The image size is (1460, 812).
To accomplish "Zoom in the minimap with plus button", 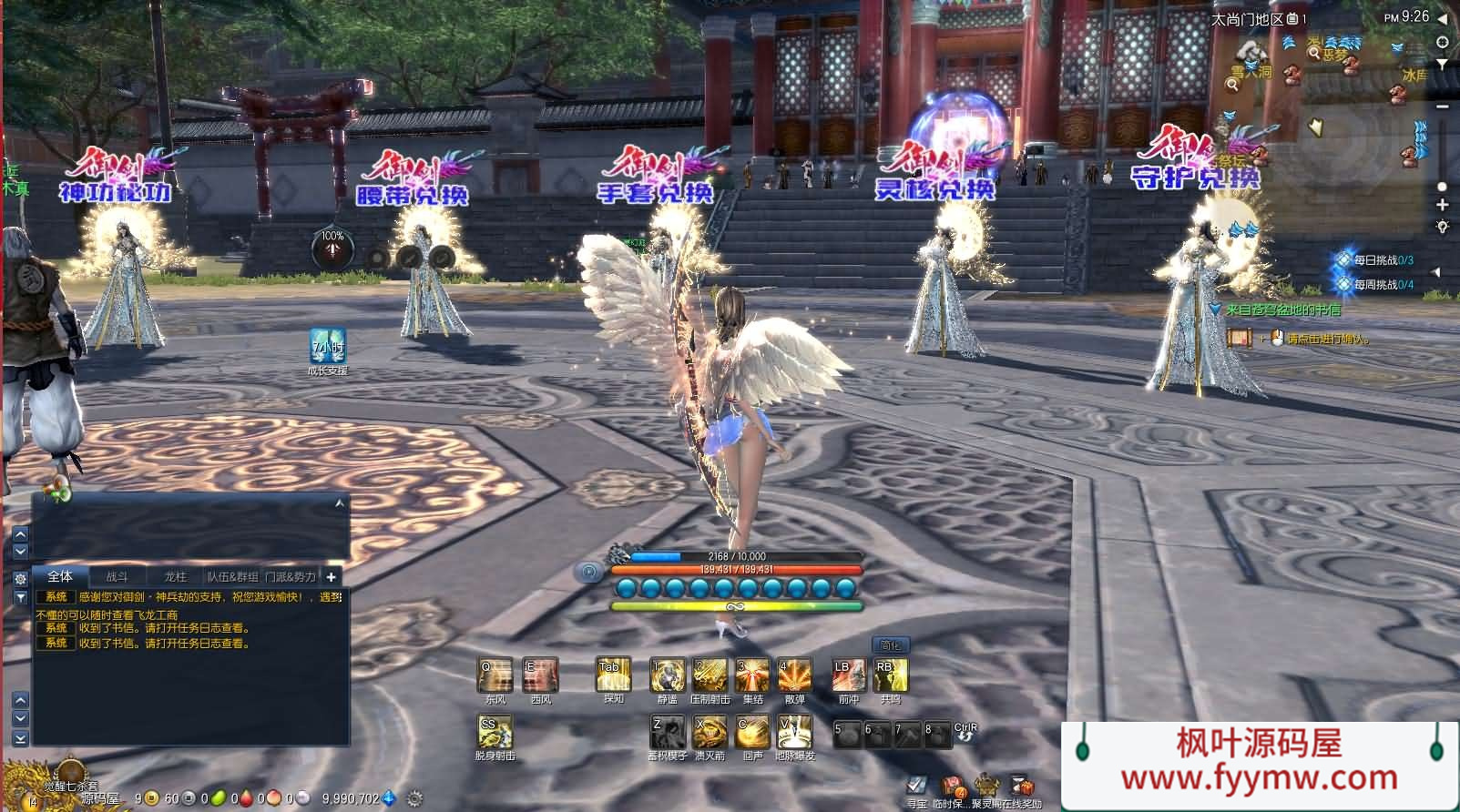I will click(x=1442, y=206).
